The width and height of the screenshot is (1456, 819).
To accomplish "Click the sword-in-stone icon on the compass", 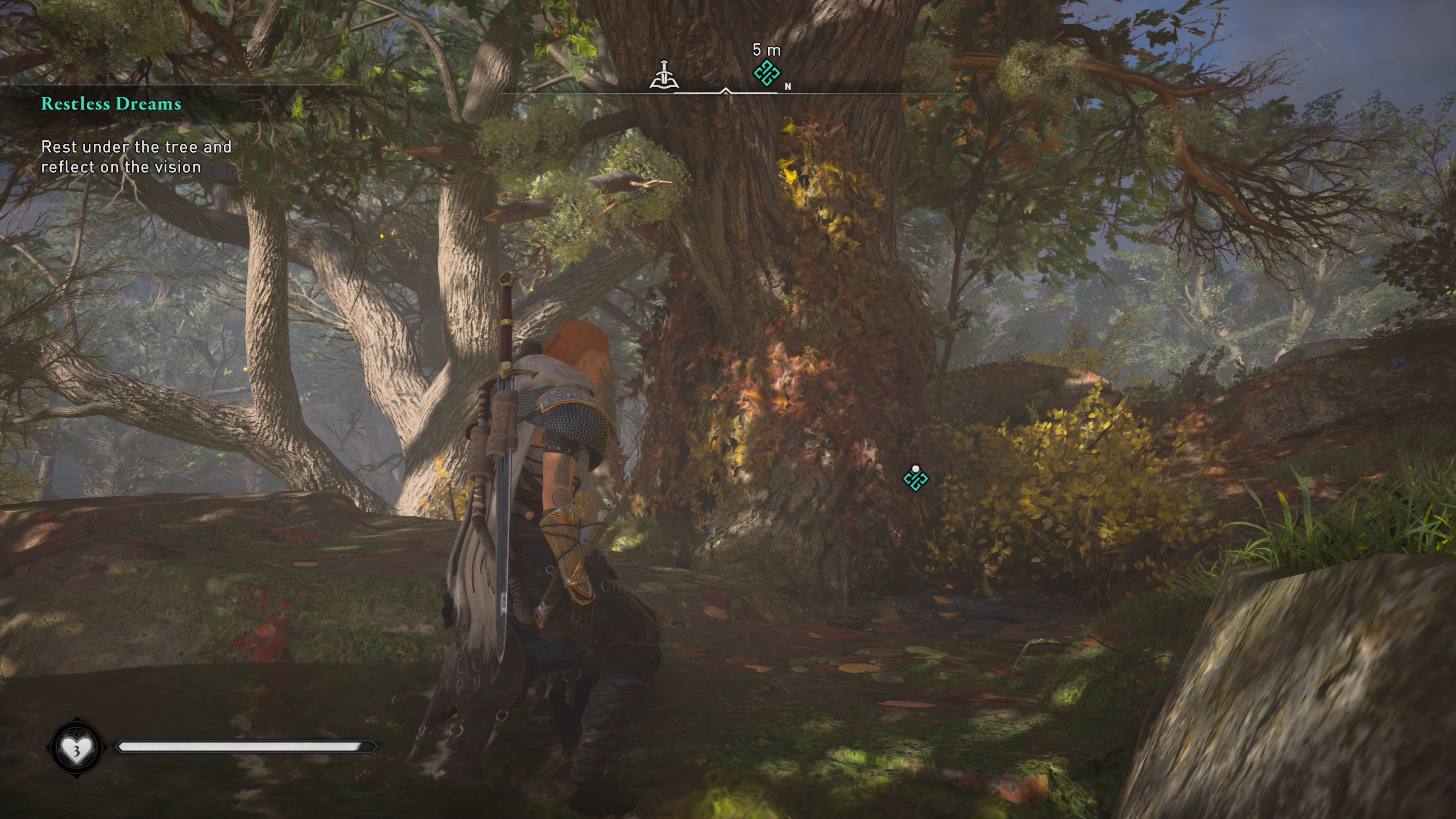I will 664,75.
